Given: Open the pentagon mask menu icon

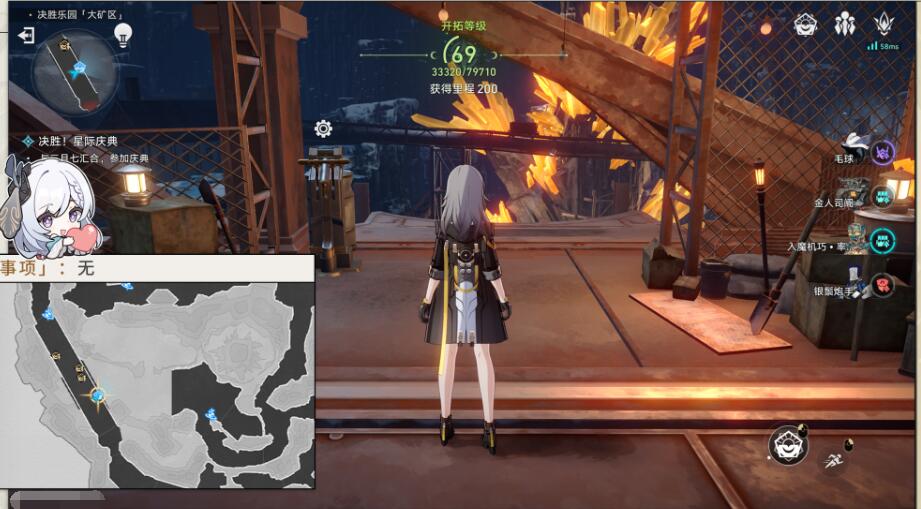Looking at the screenshot, I should point(806,25).
